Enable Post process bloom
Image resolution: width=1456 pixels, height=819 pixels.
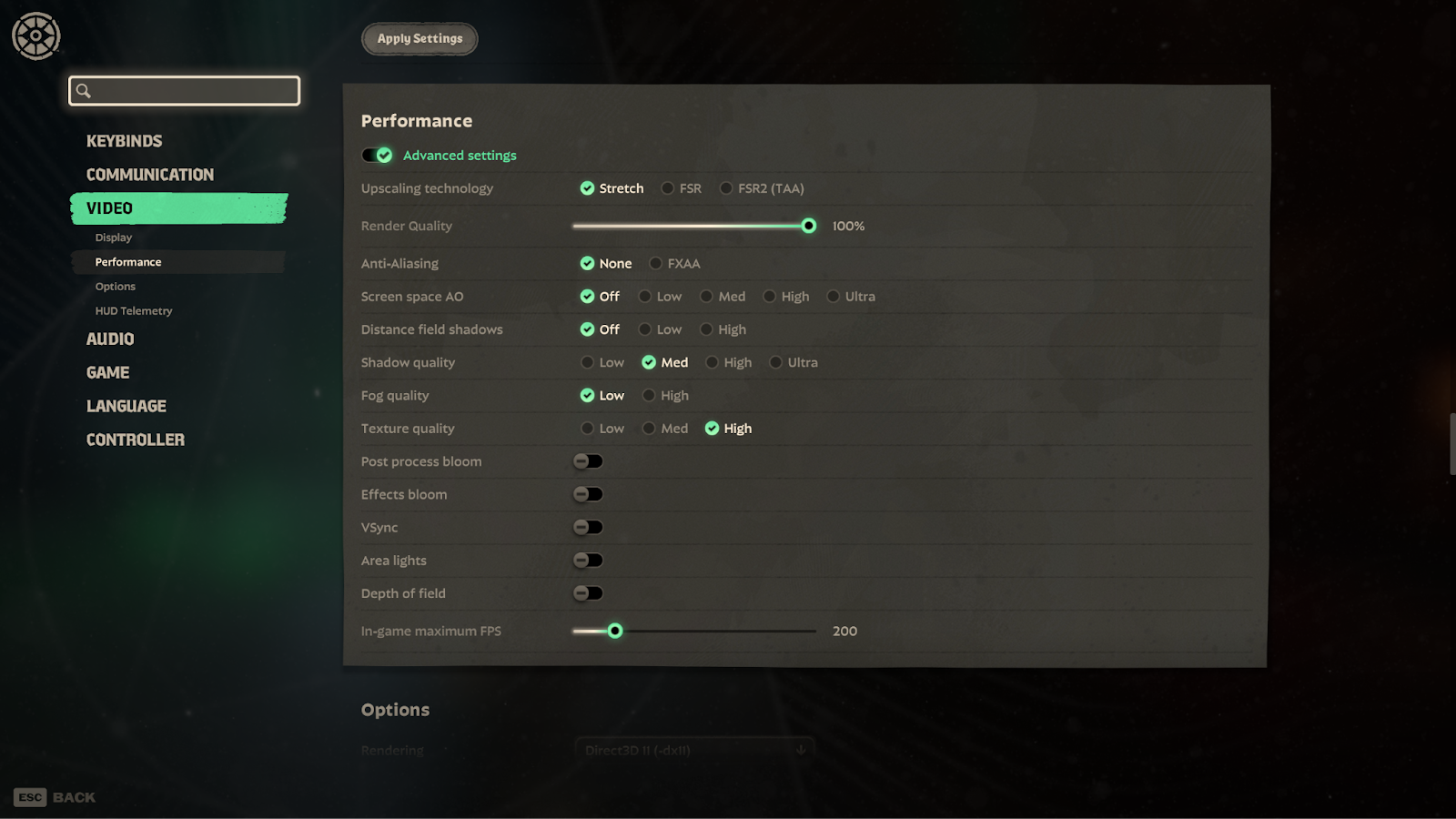(x=588, y=461)
